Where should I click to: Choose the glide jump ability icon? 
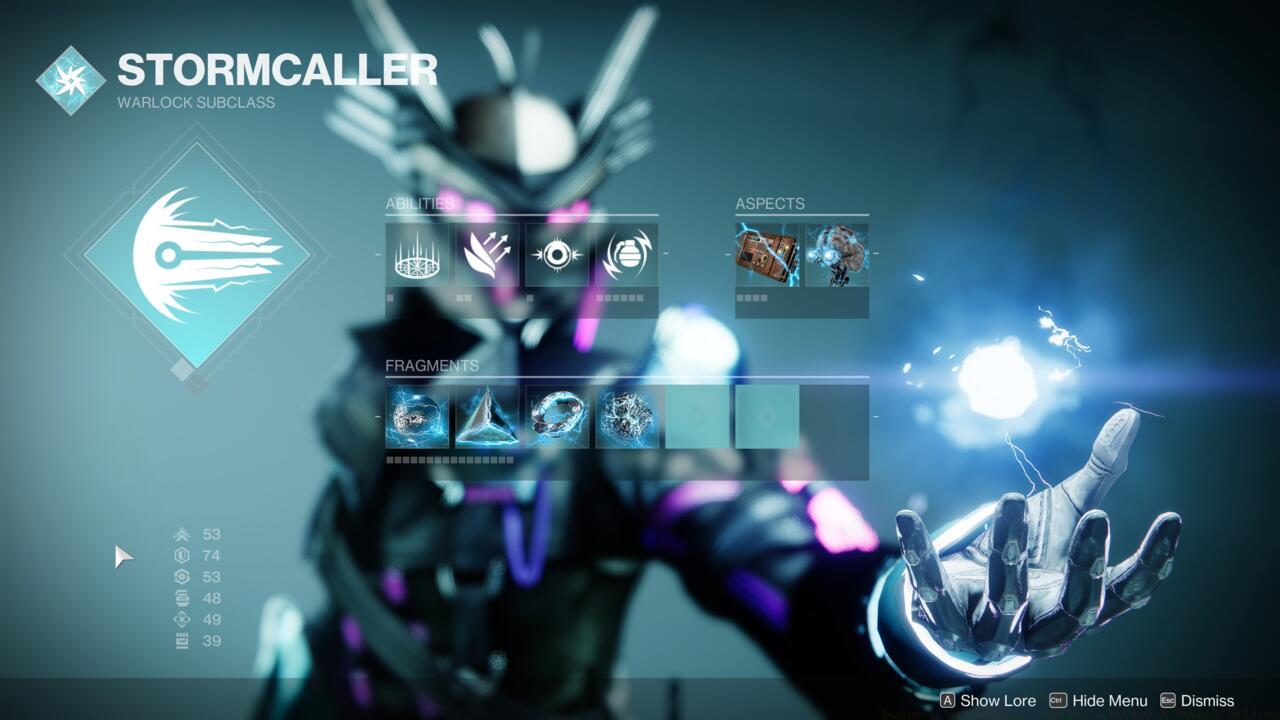click(487, 255)
